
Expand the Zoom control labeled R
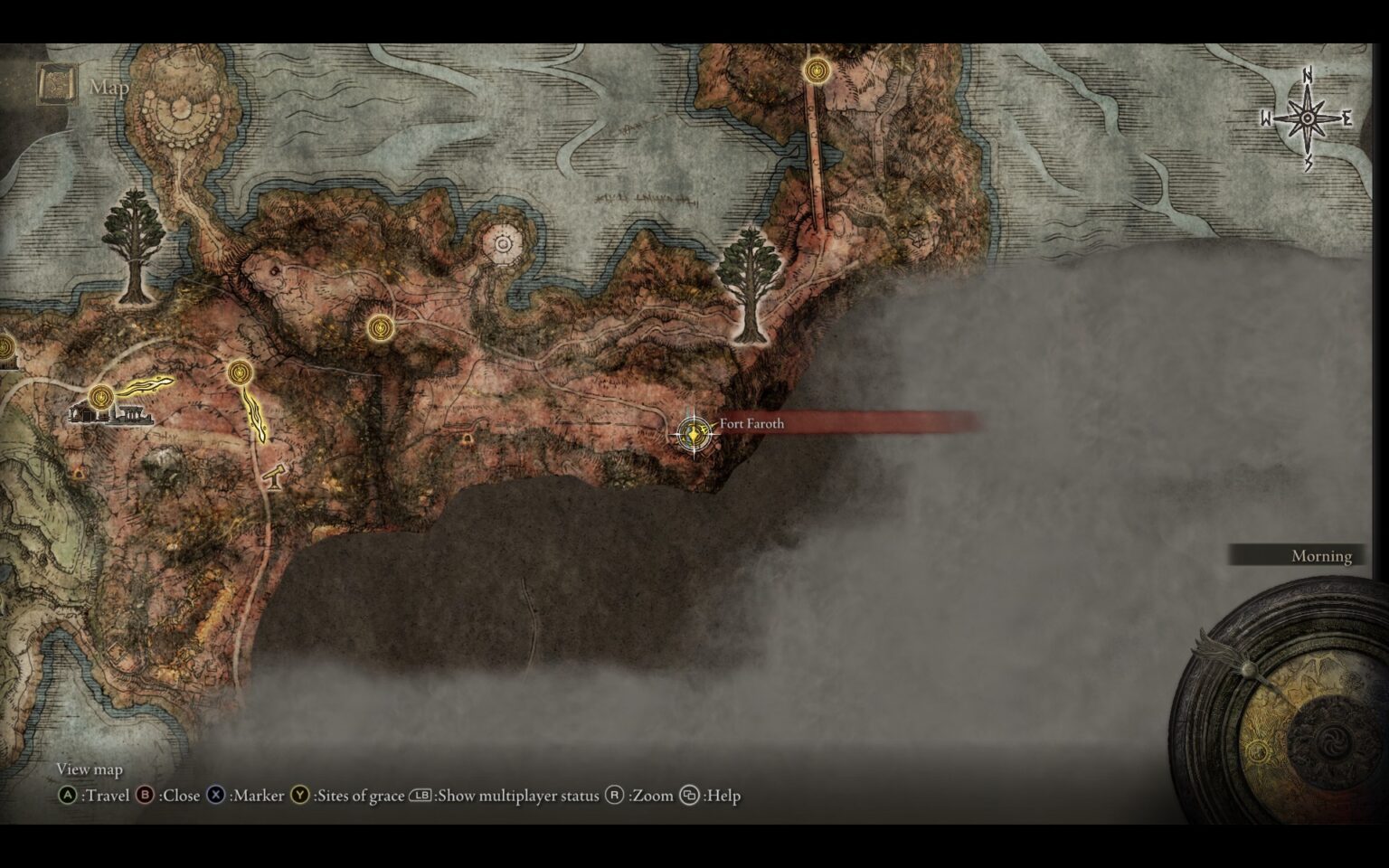[640, 796]
